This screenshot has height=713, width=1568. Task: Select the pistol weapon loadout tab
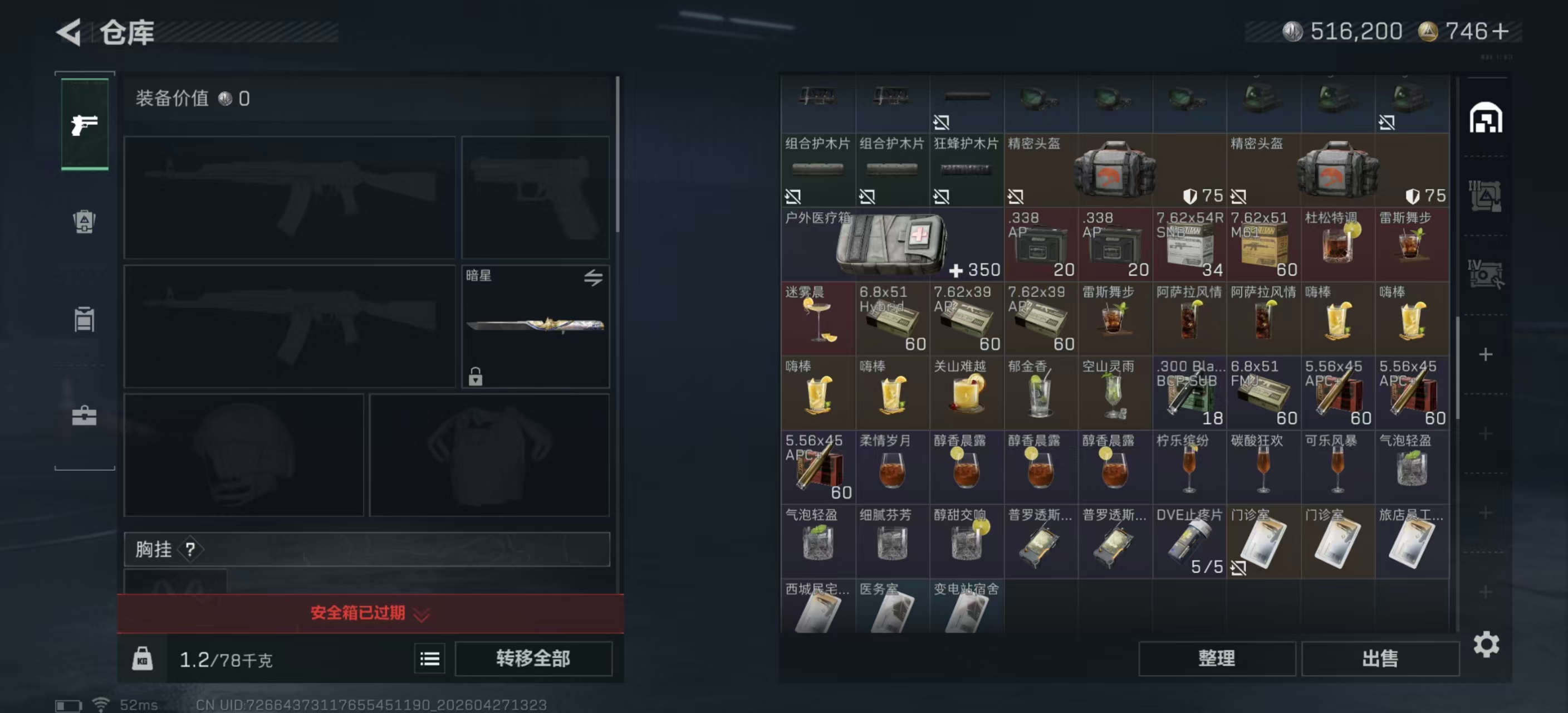pyautogui.click(x=84, y=125)
